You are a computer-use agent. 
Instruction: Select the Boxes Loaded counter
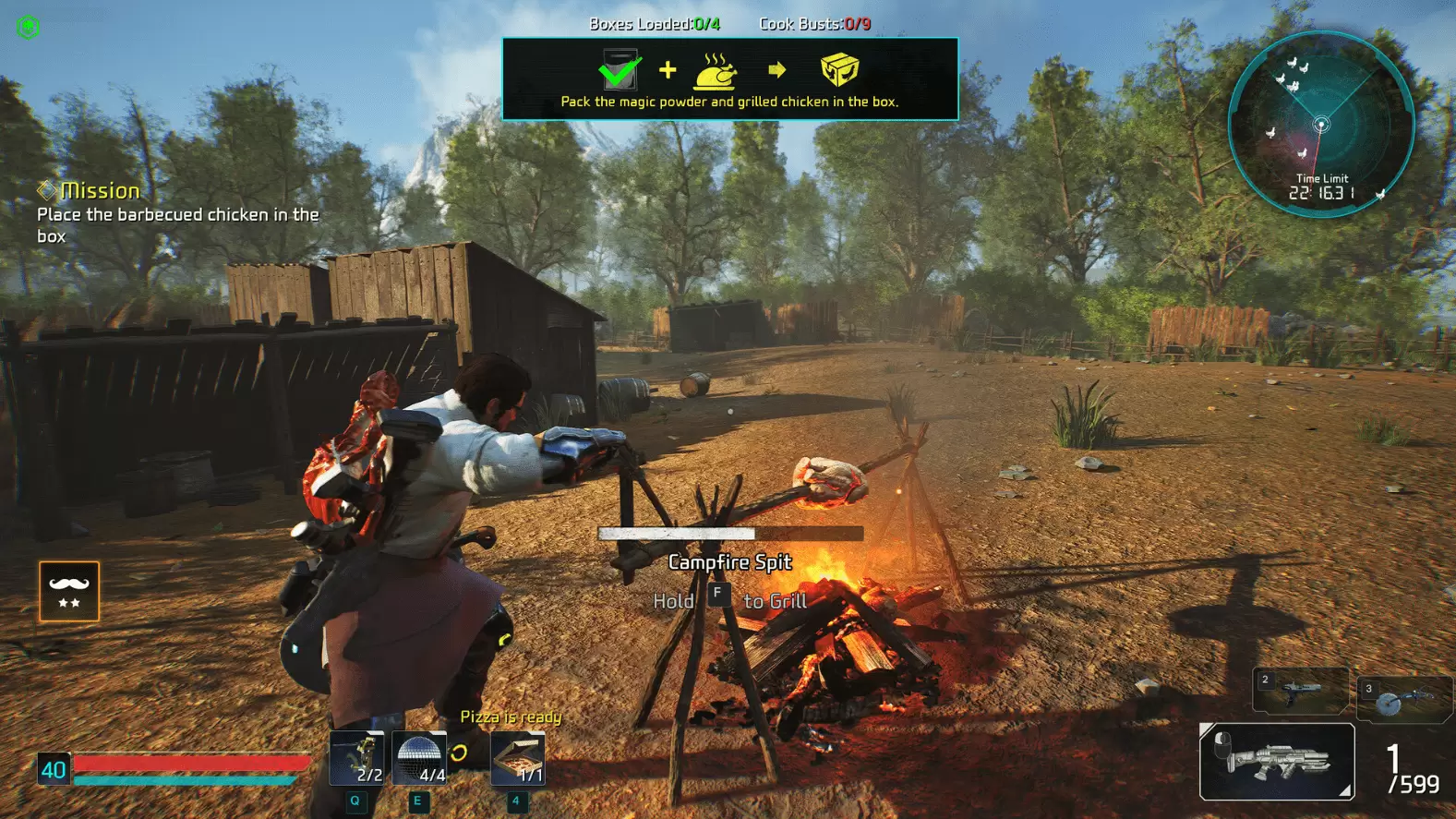point(654,24)
